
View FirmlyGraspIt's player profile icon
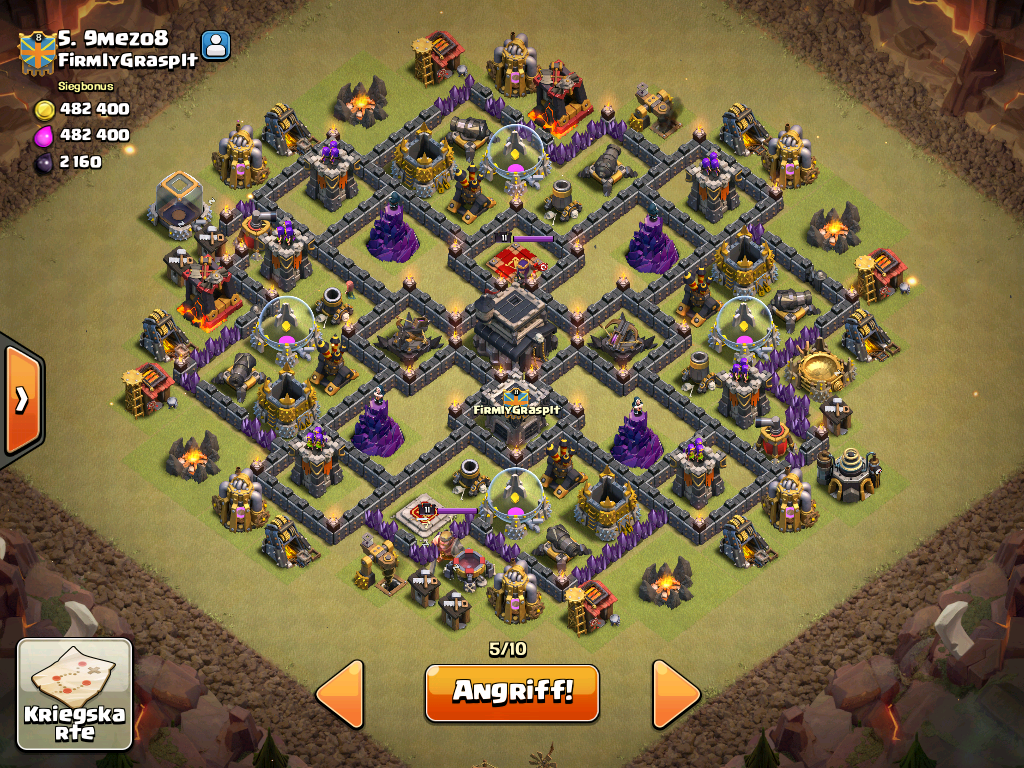[x=215, y=45]
